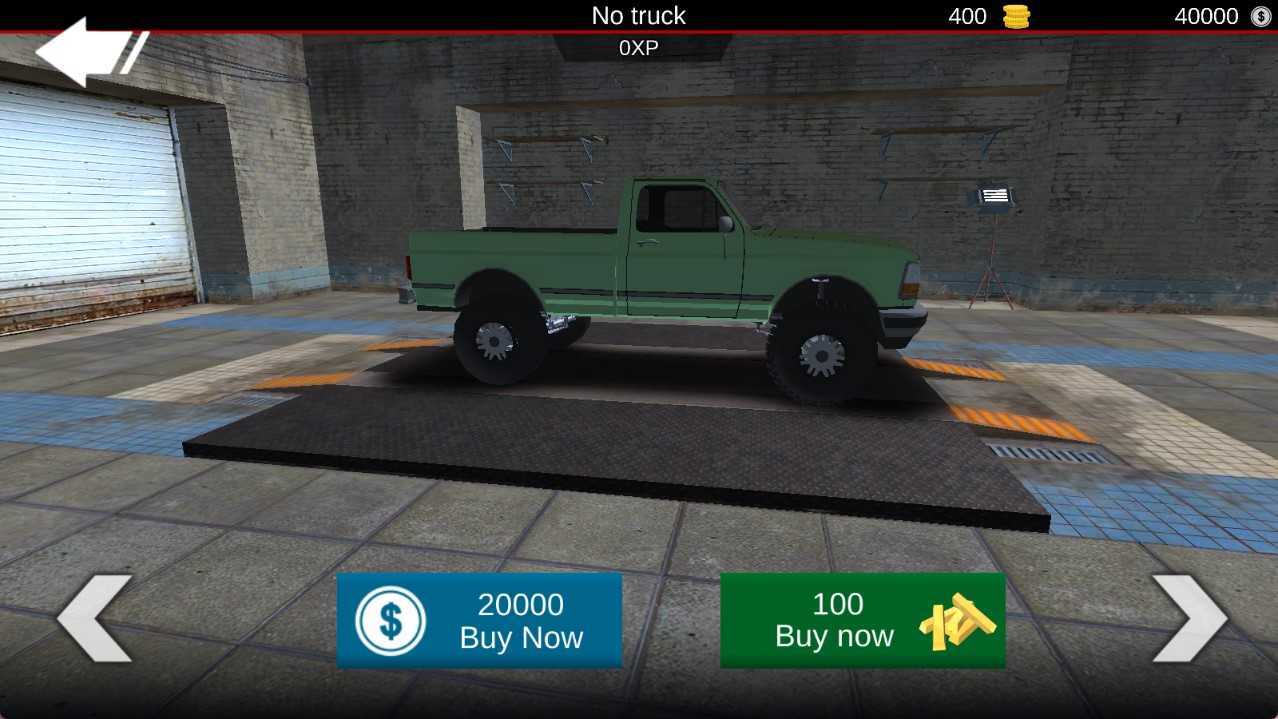Viewport: 1278px width, 719px height.
Task: Show the next truck
Action: [1188, 618]
